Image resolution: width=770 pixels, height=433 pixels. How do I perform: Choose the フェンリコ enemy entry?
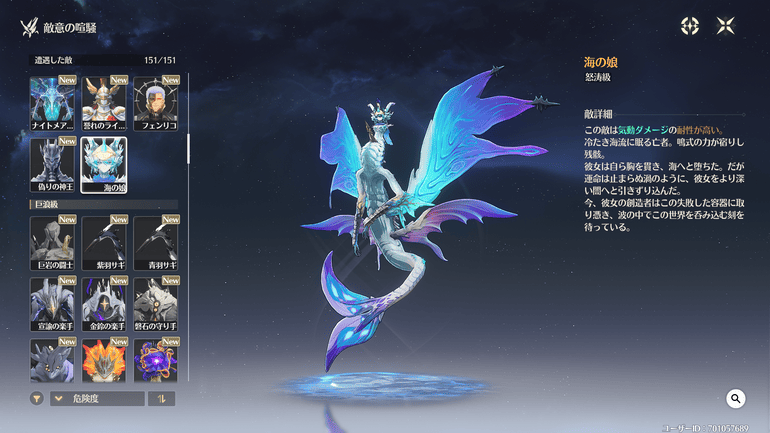click(157, 104)
